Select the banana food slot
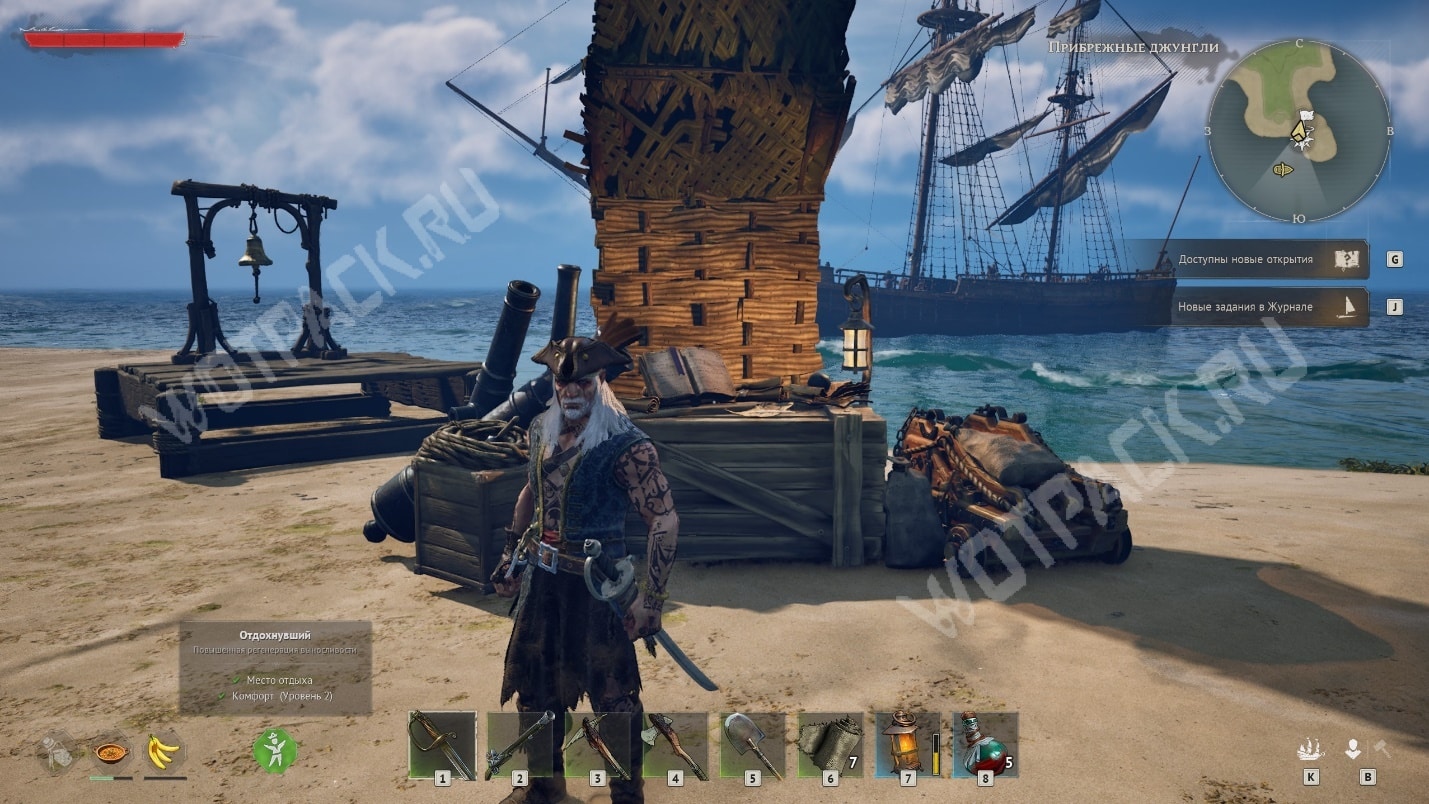 point(163,751)
